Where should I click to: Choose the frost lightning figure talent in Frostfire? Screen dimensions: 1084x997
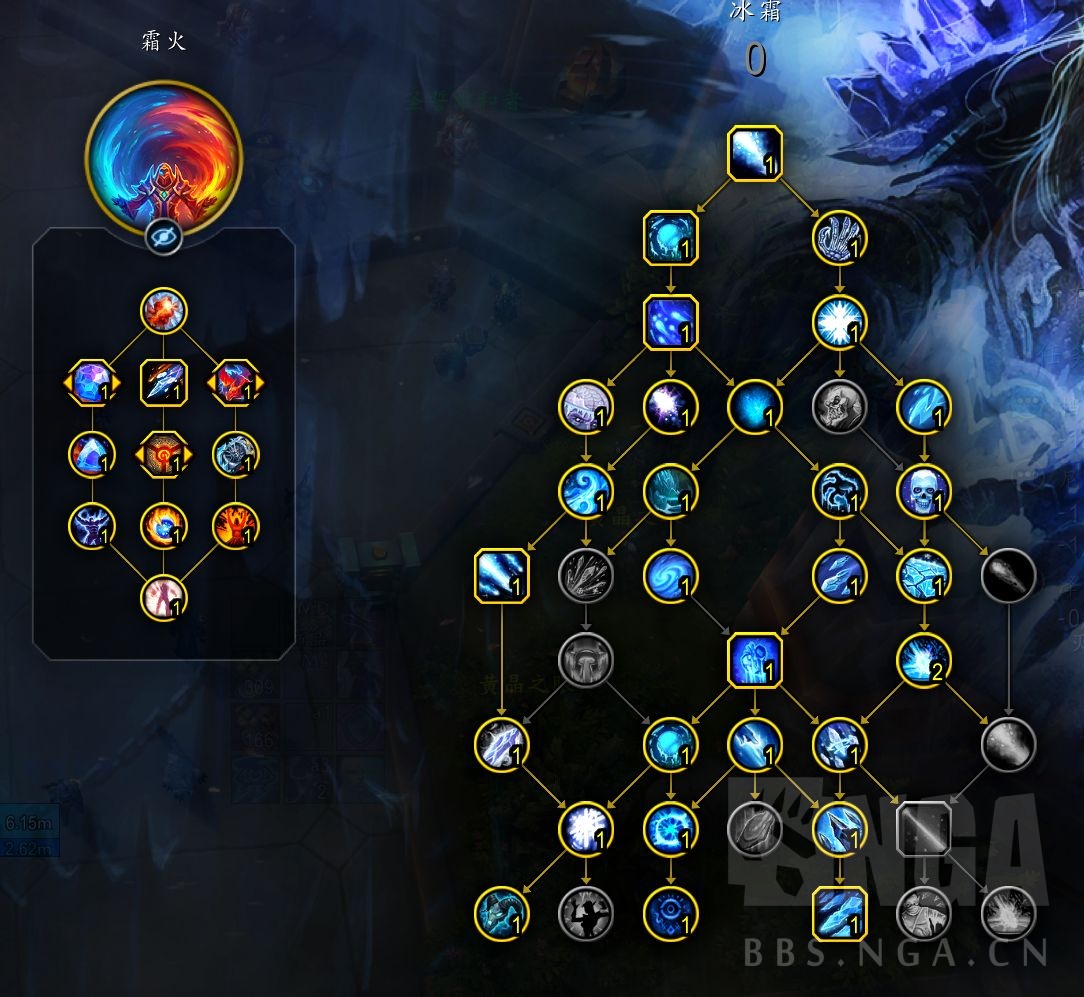(x=93, y=525)
